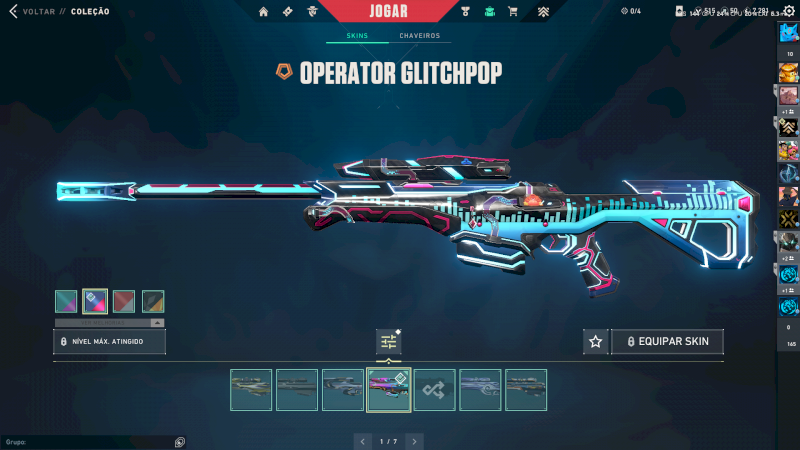Go to the next skins page

tap(414, 441)
